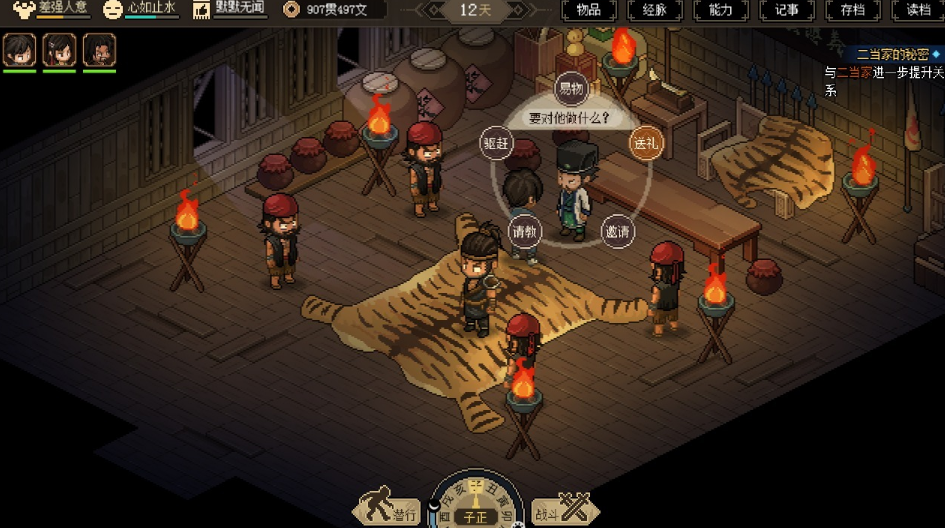Click the 存档 save button

coord(852,10)
